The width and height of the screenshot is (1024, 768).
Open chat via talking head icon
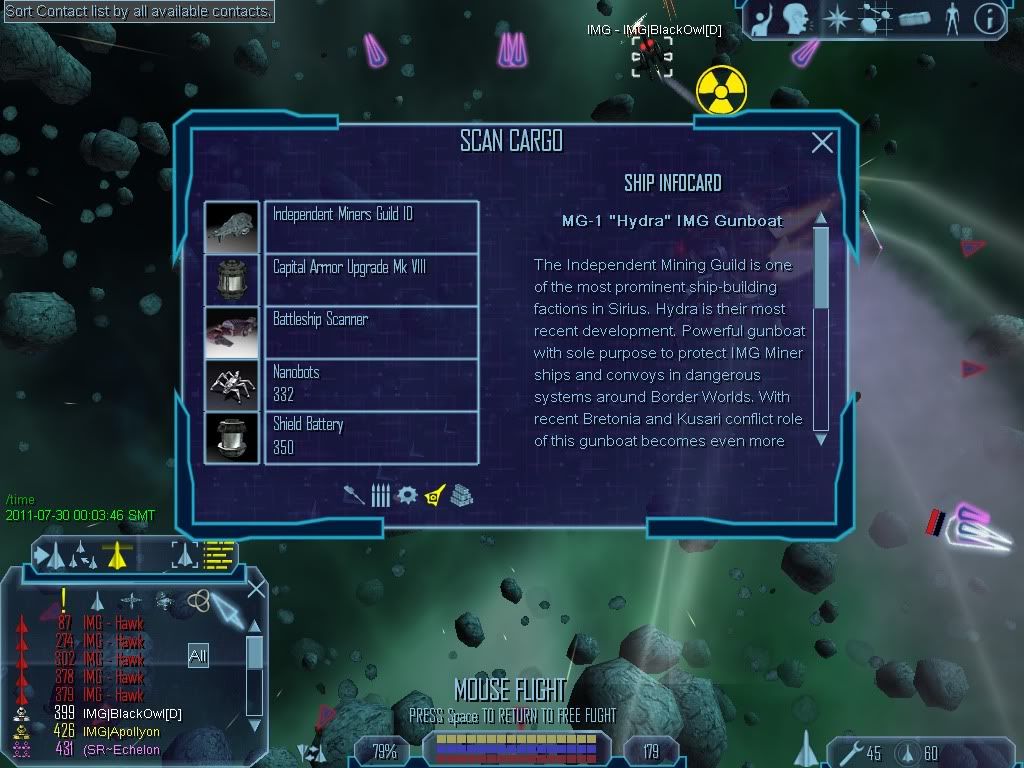pos(796,19)
